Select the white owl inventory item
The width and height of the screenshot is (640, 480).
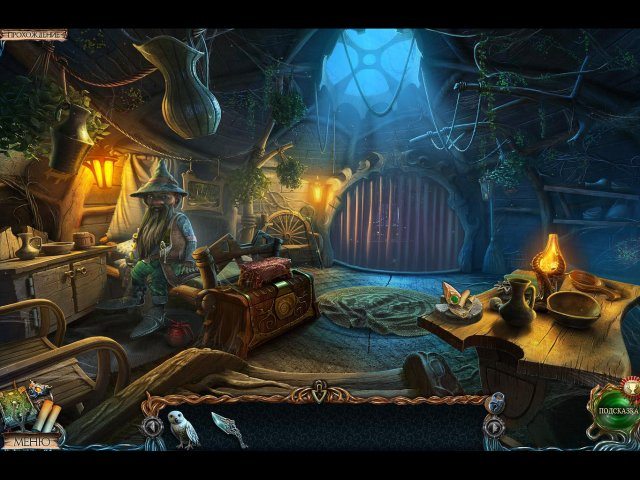click(182, 427)
